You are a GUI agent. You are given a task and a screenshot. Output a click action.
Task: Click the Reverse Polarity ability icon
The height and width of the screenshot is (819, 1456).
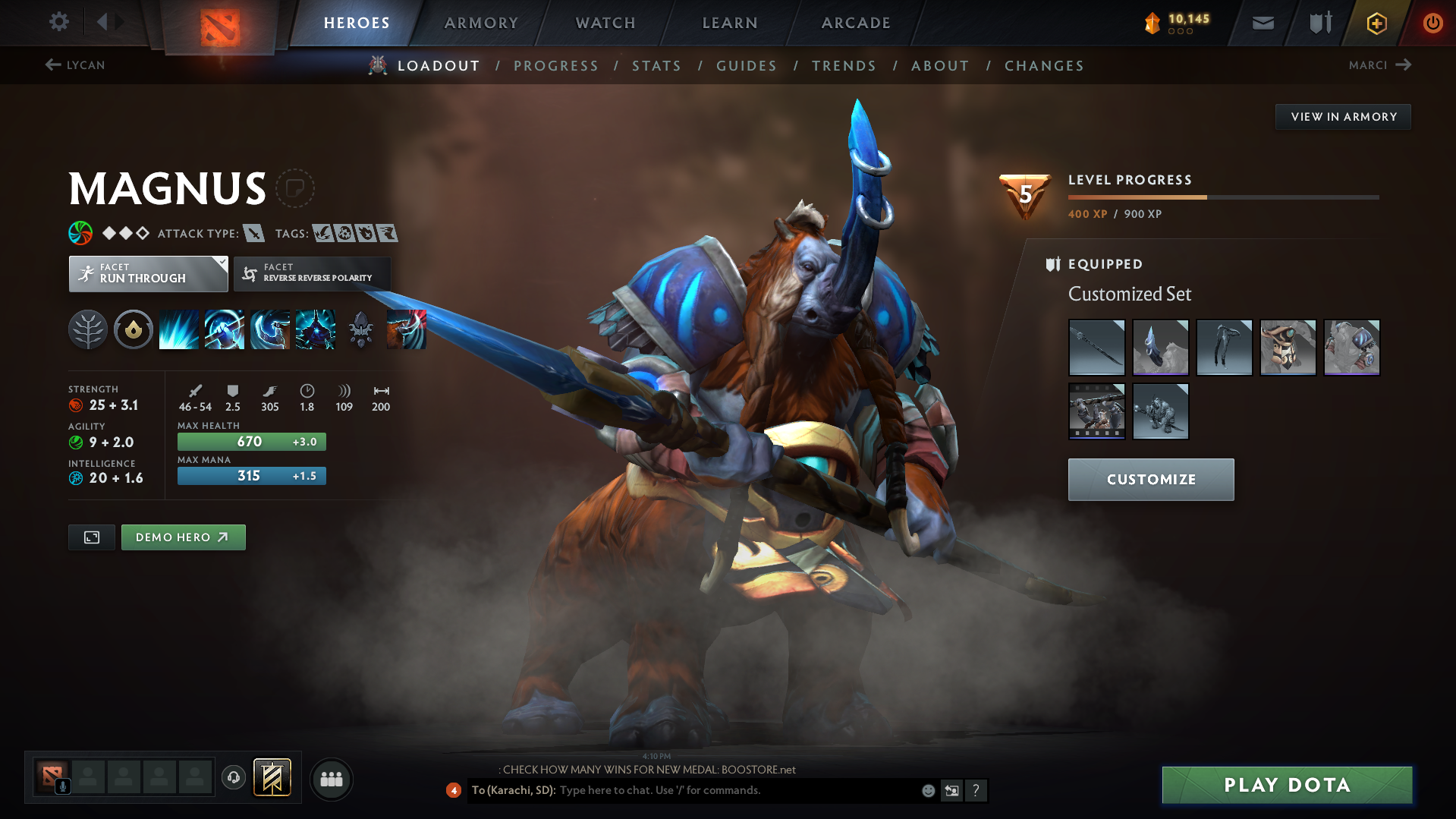click(x=316, y=329)
